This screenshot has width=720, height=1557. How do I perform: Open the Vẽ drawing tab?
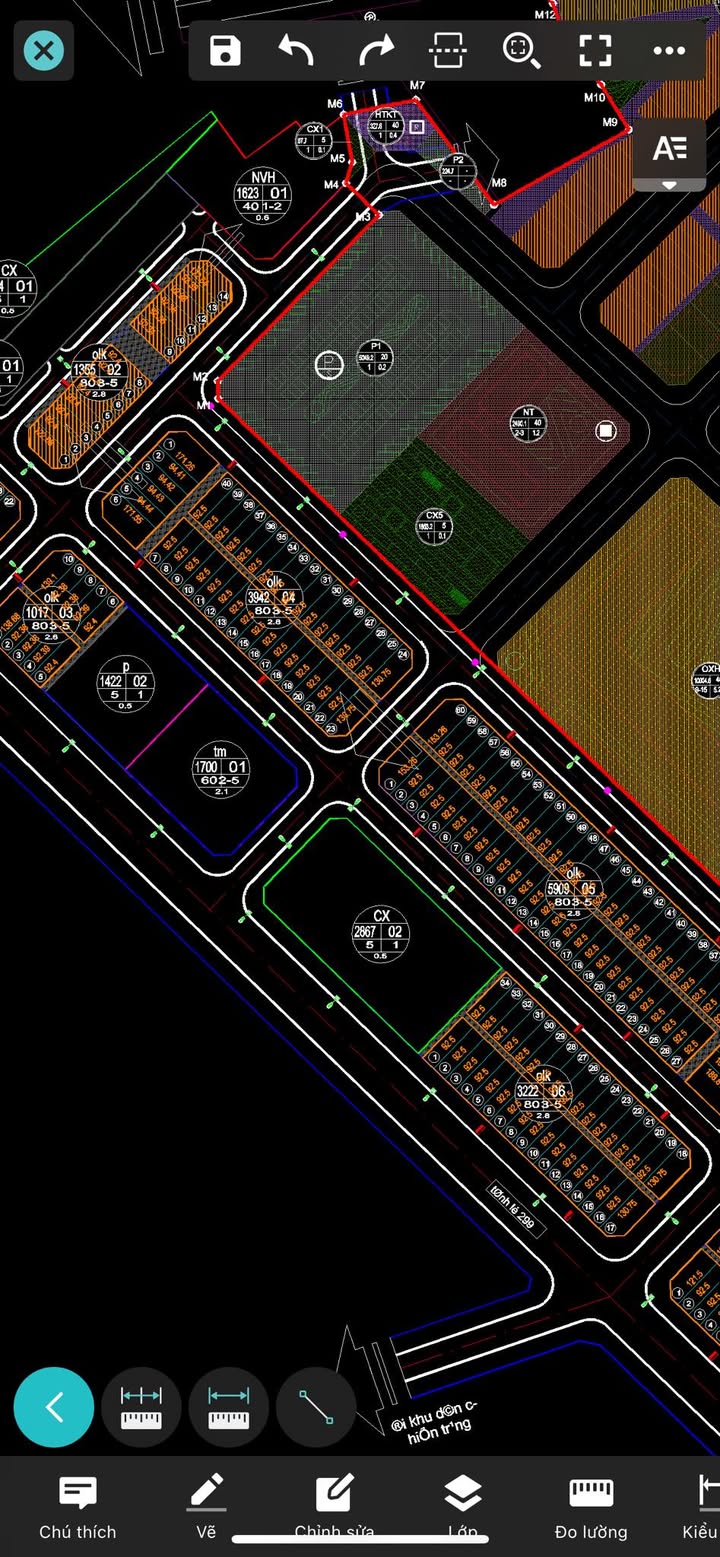point(206,1507)
